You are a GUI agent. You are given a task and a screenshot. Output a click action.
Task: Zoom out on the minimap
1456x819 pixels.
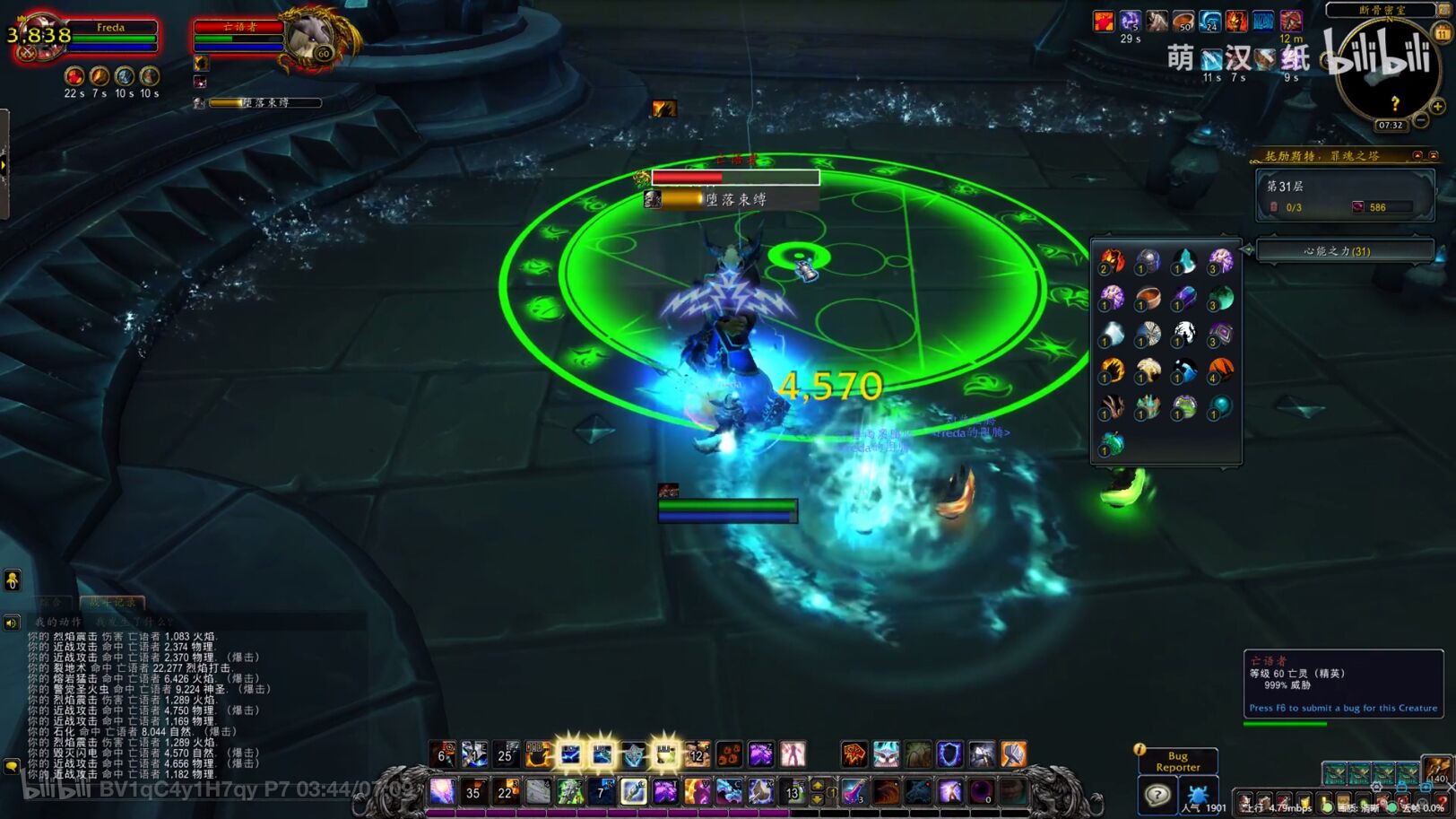point(1420,120)
